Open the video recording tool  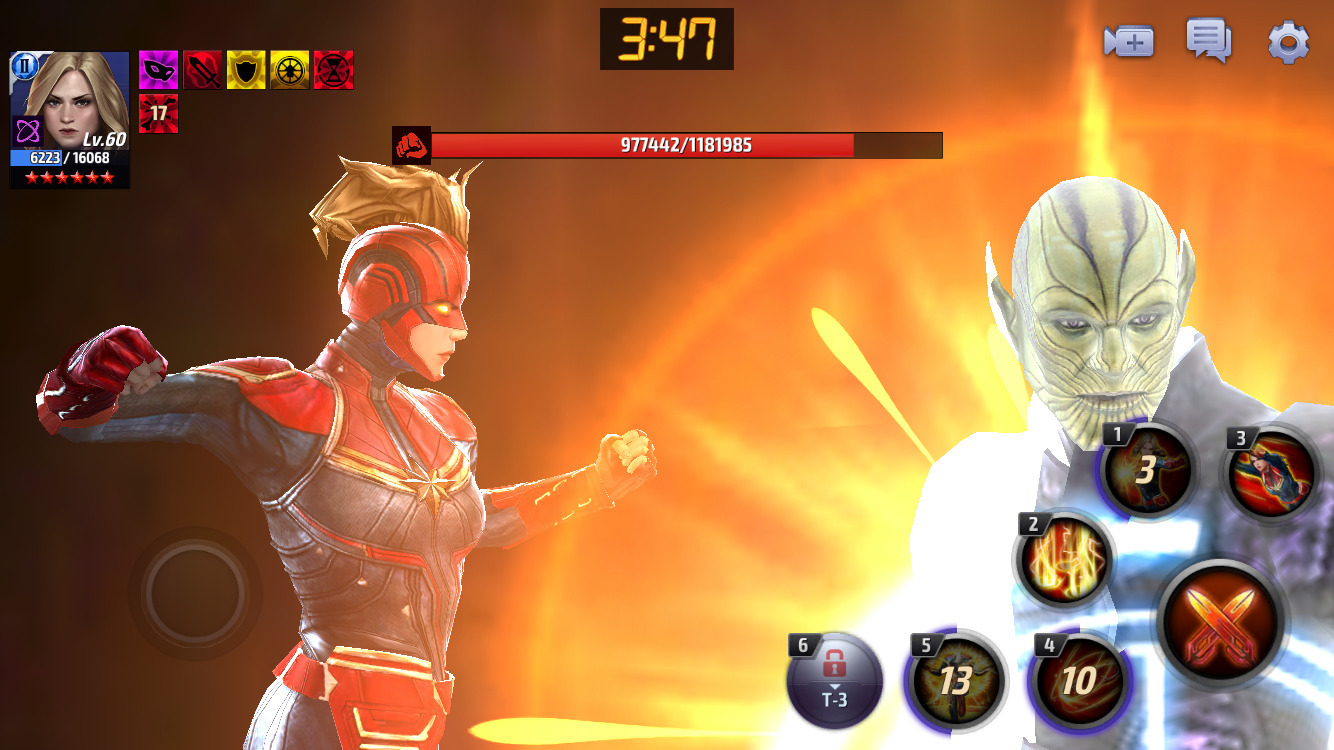tap(1127, 42)
